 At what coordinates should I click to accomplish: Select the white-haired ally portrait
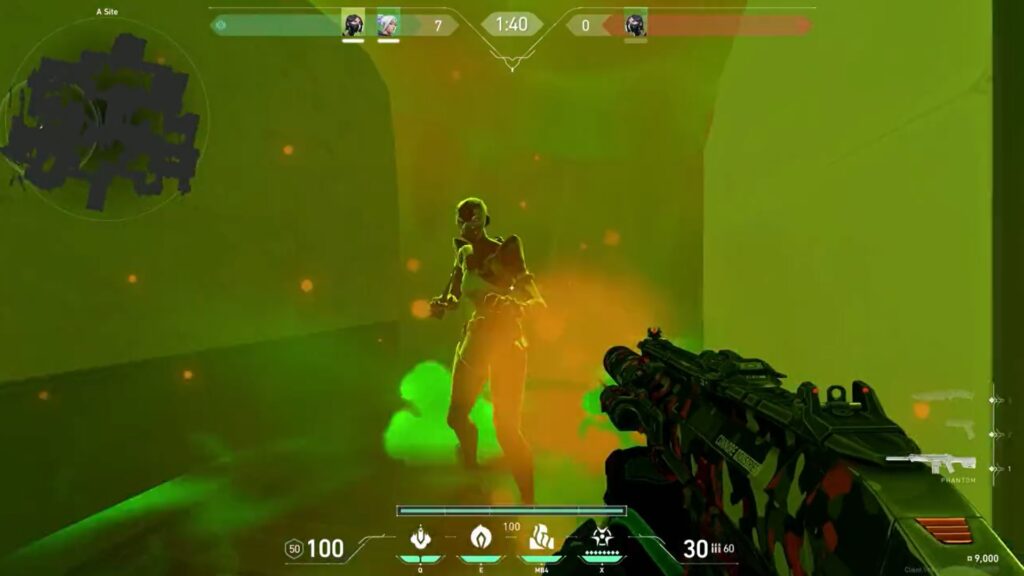[x=389, y=24]
